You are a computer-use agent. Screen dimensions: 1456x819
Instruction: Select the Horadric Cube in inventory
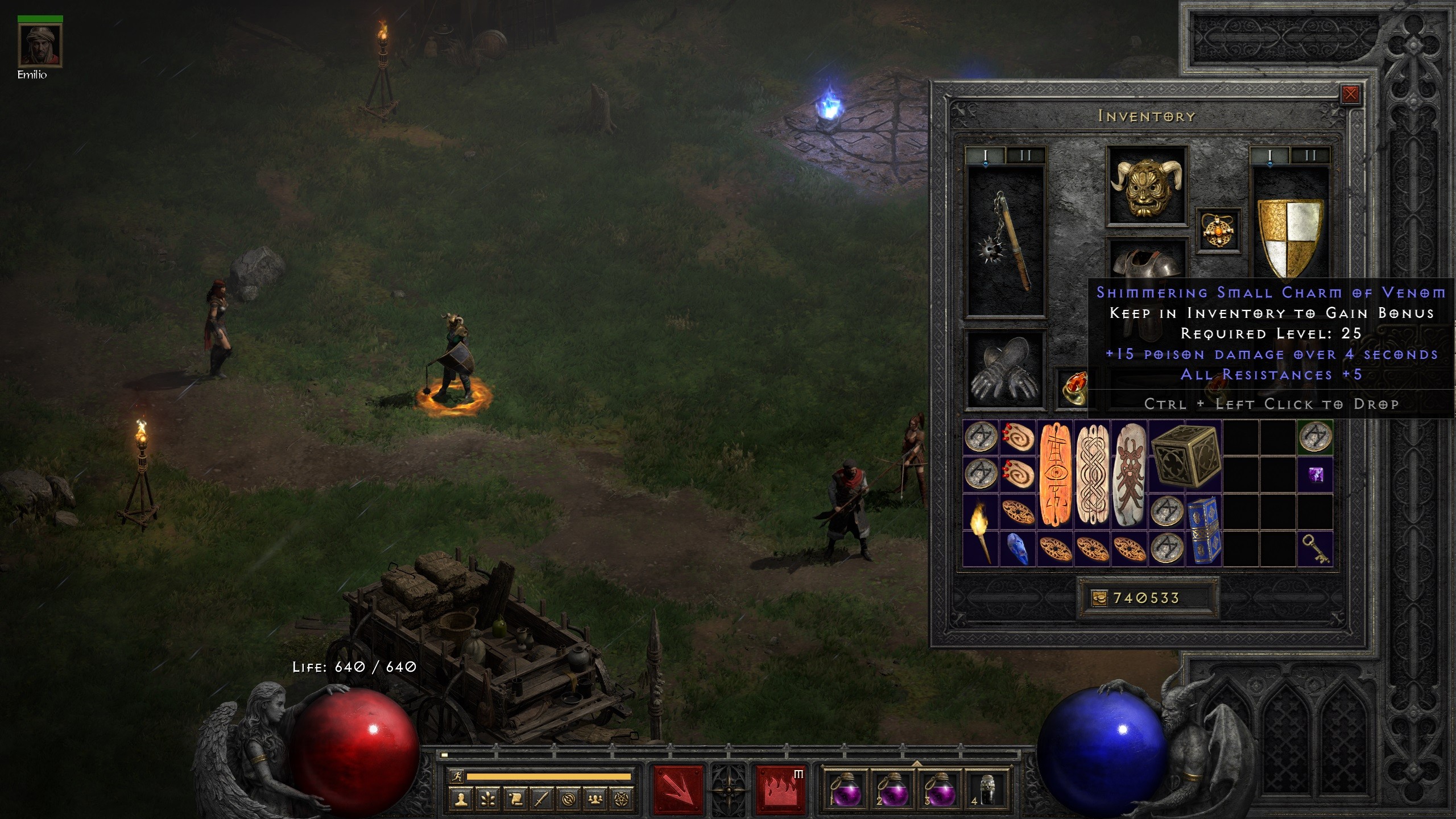coord(1185,456)
